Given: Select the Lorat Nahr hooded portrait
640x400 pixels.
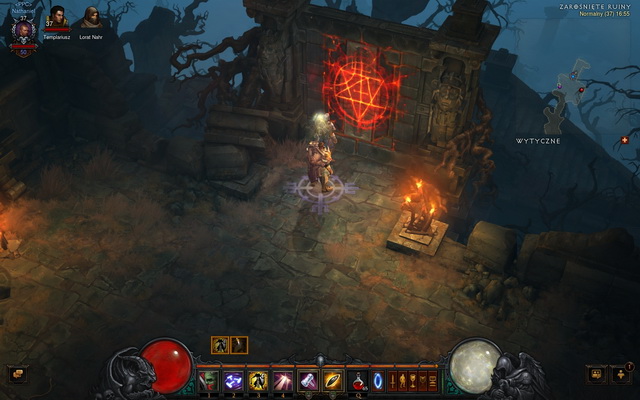Looking at the screenshot, I should tap(91, 17).
